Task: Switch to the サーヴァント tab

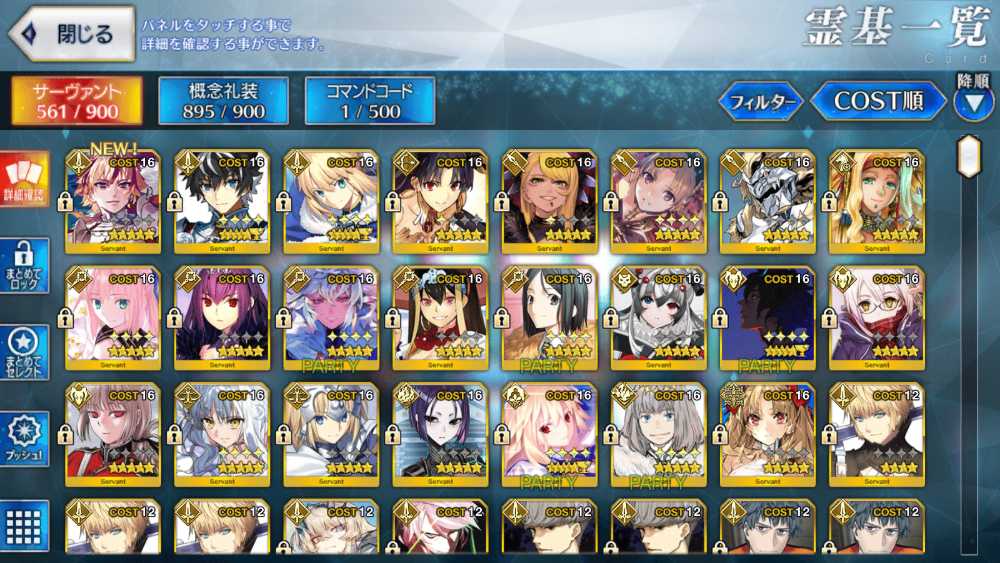Action: point(77,101)
